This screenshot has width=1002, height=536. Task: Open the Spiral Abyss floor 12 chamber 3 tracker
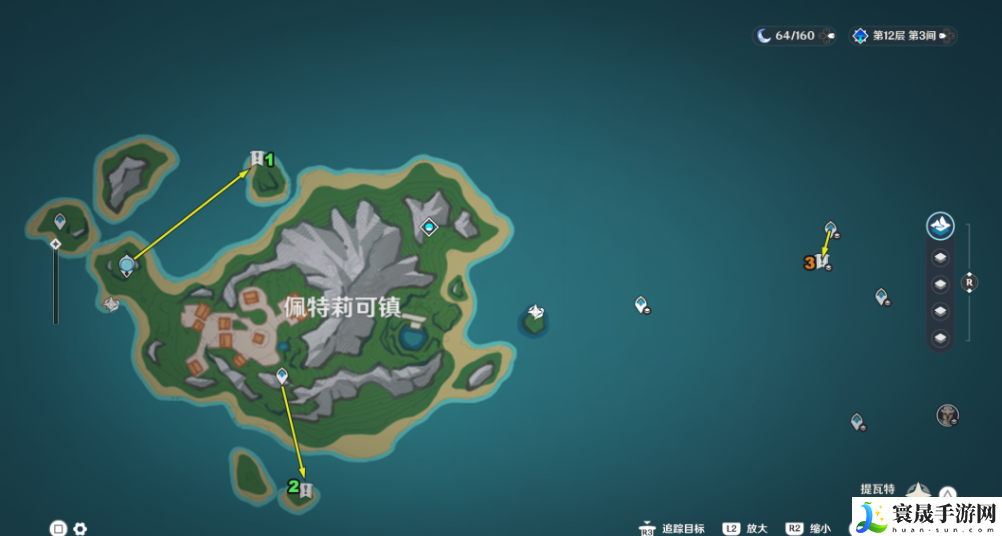click(900, 36)
